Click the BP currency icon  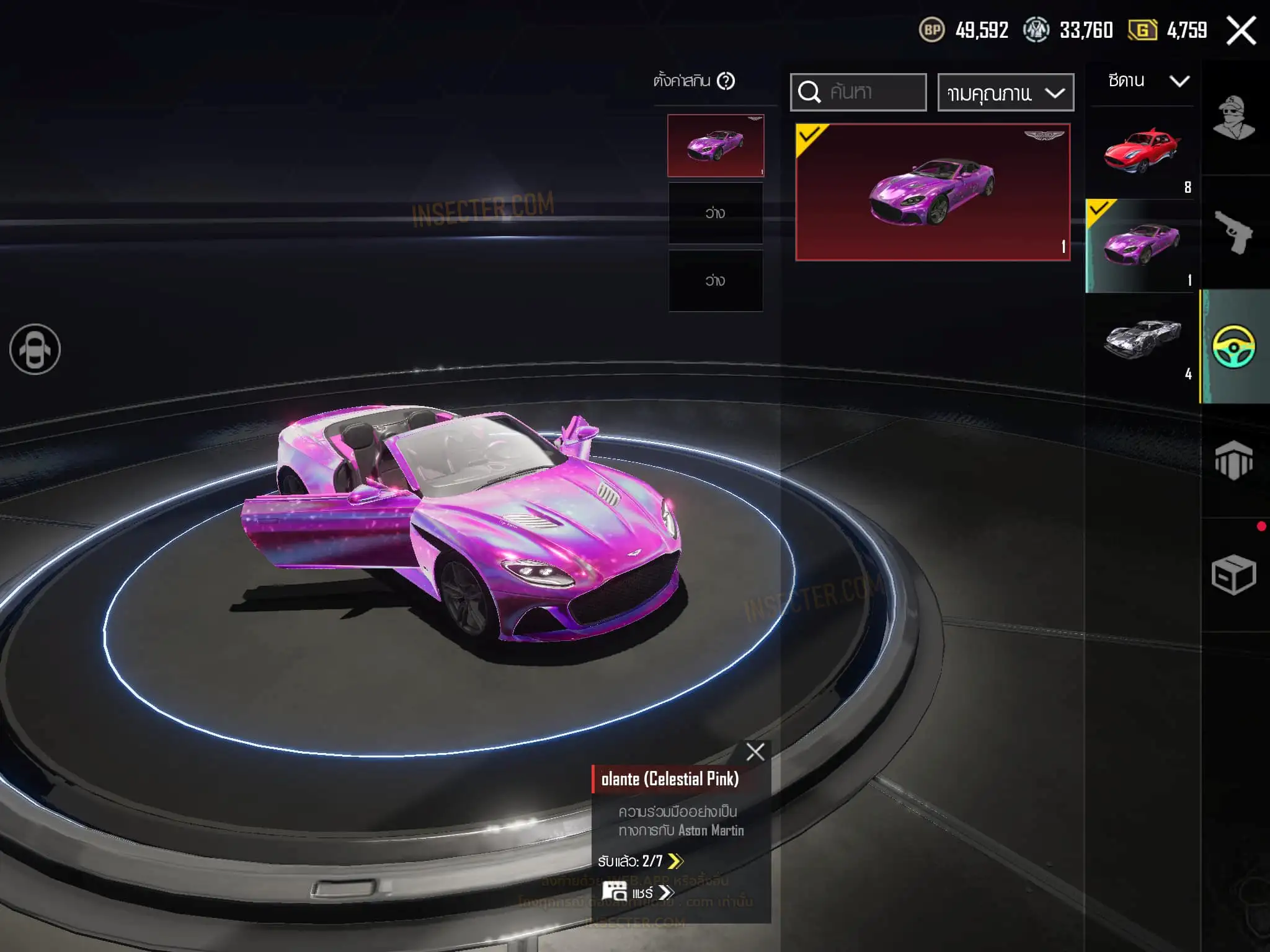(x=931, y=30)
